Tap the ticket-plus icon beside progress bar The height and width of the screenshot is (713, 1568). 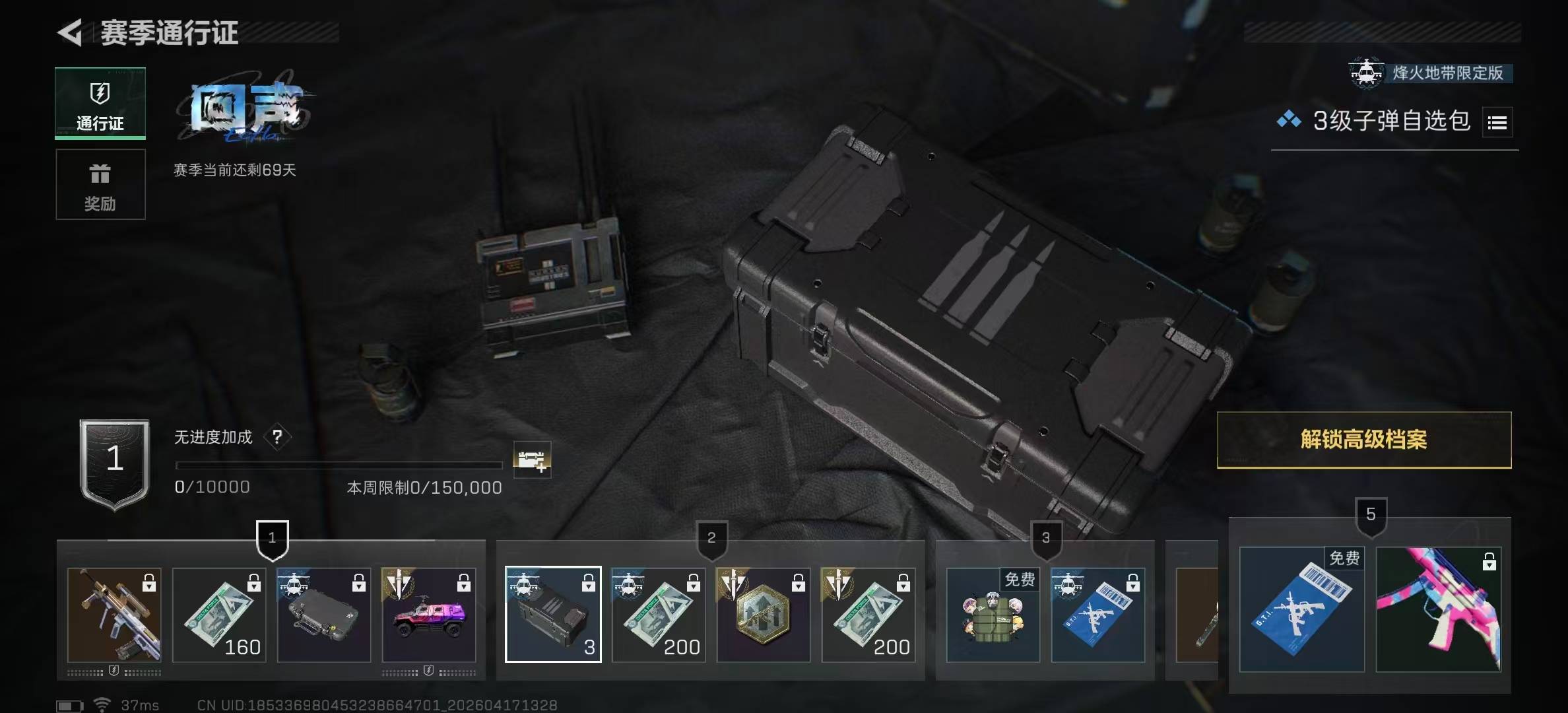pyautogui.click(x=532, y=459)
